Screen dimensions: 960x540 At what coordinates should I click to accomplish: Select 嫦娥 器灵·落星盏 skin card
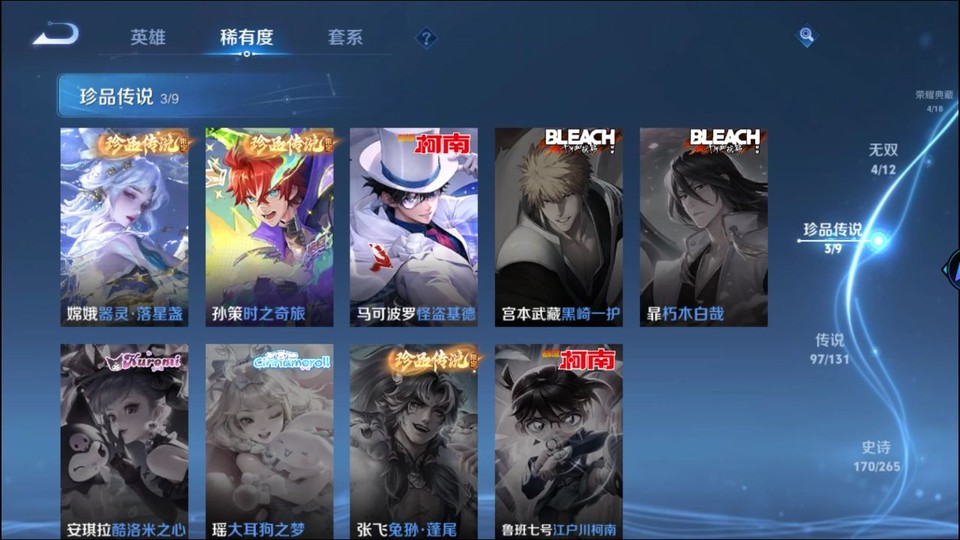(x=124, y=226)
